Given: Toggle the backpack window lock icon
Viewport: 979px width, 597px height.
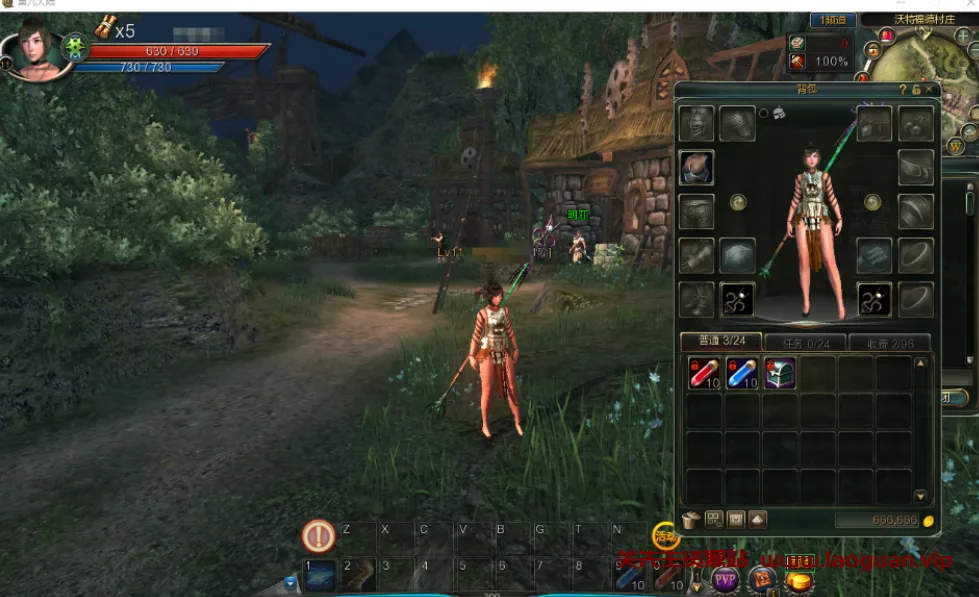Looking at the screenshot, I should coord(916,90).
